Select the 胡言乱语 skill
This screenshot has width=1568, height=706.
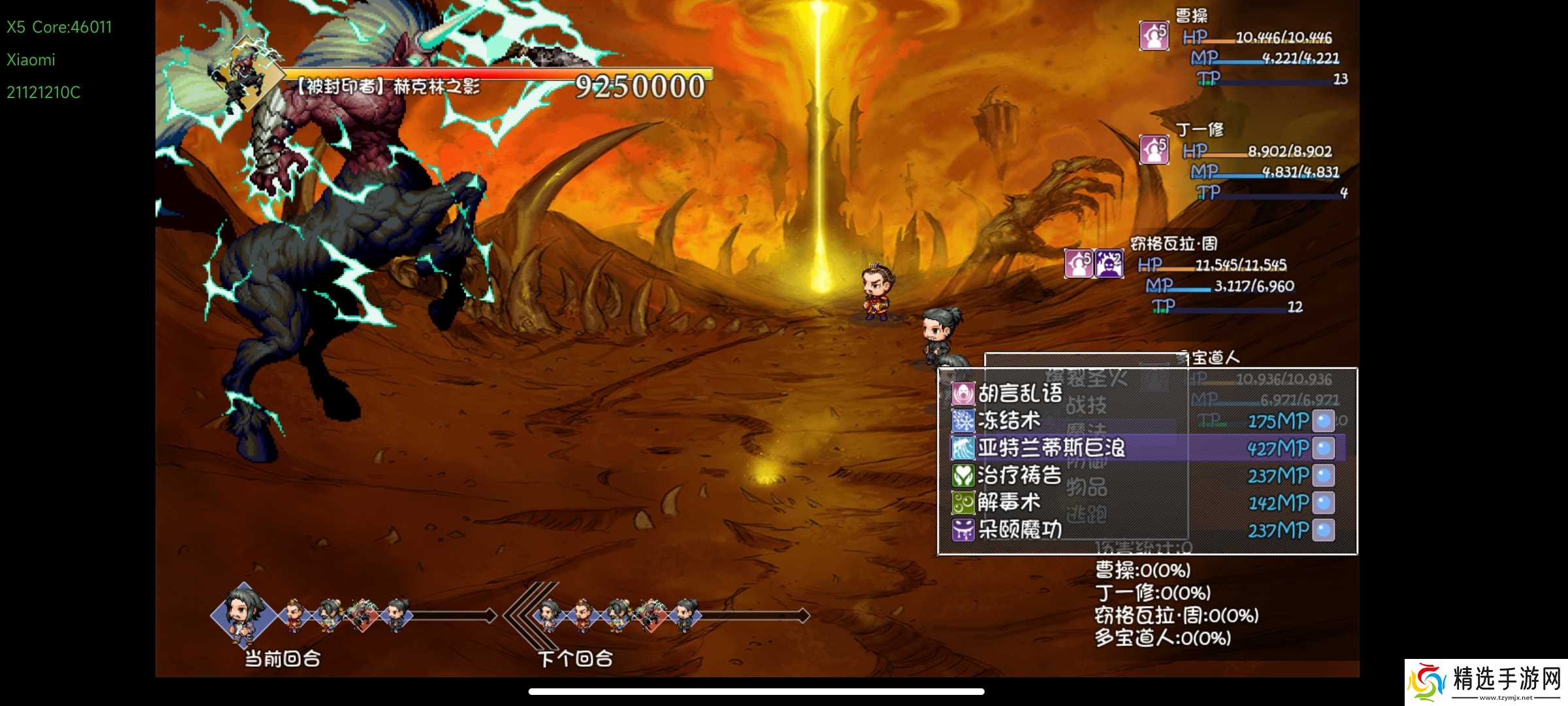1019,394
